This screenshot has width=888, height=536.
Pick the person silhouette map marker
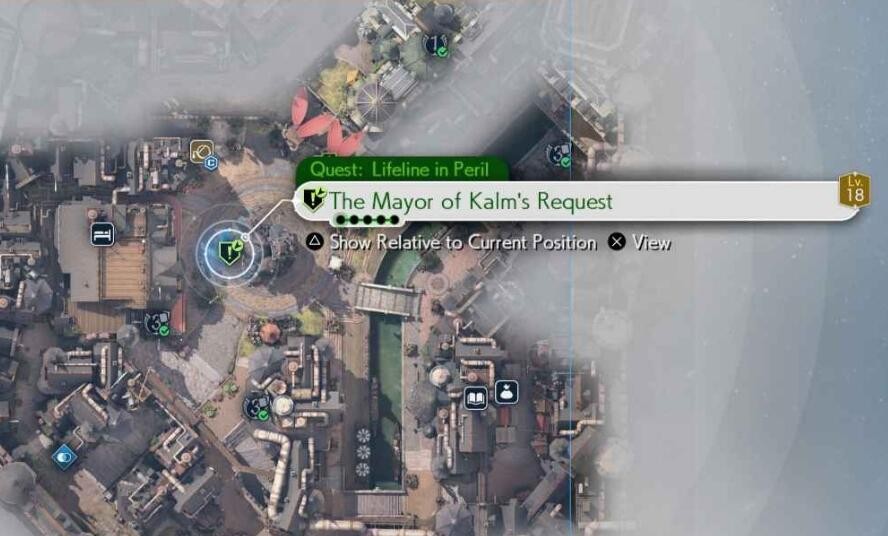[507, 391]
